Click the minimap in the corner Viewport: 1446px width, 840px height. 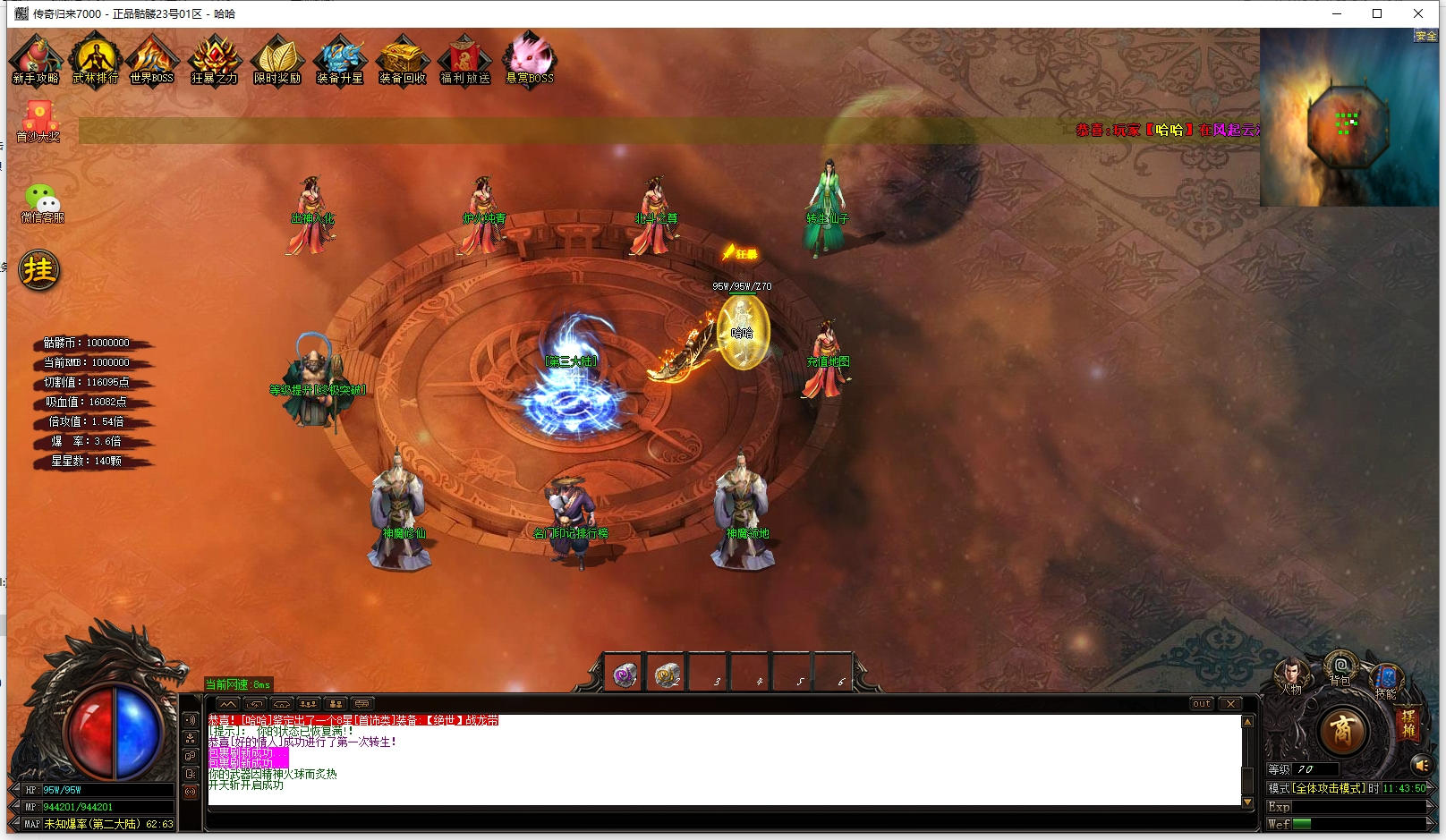pyautogui.click(x=1348, y=118)
